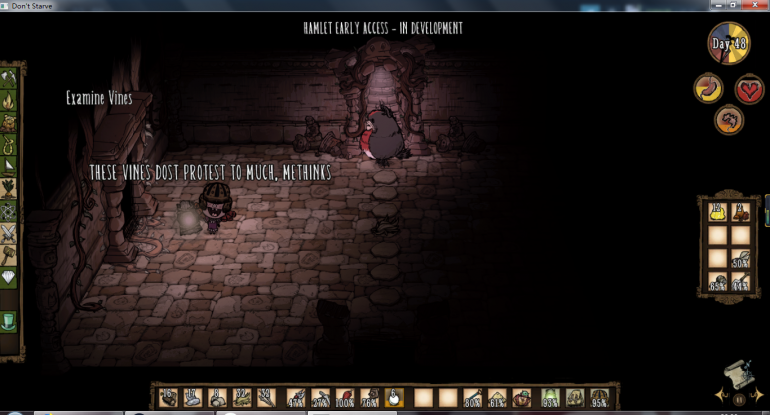Select the hotbar item at 80% durability
The width and height of the screenshot is (770, 415).
(x=473, y=397)
